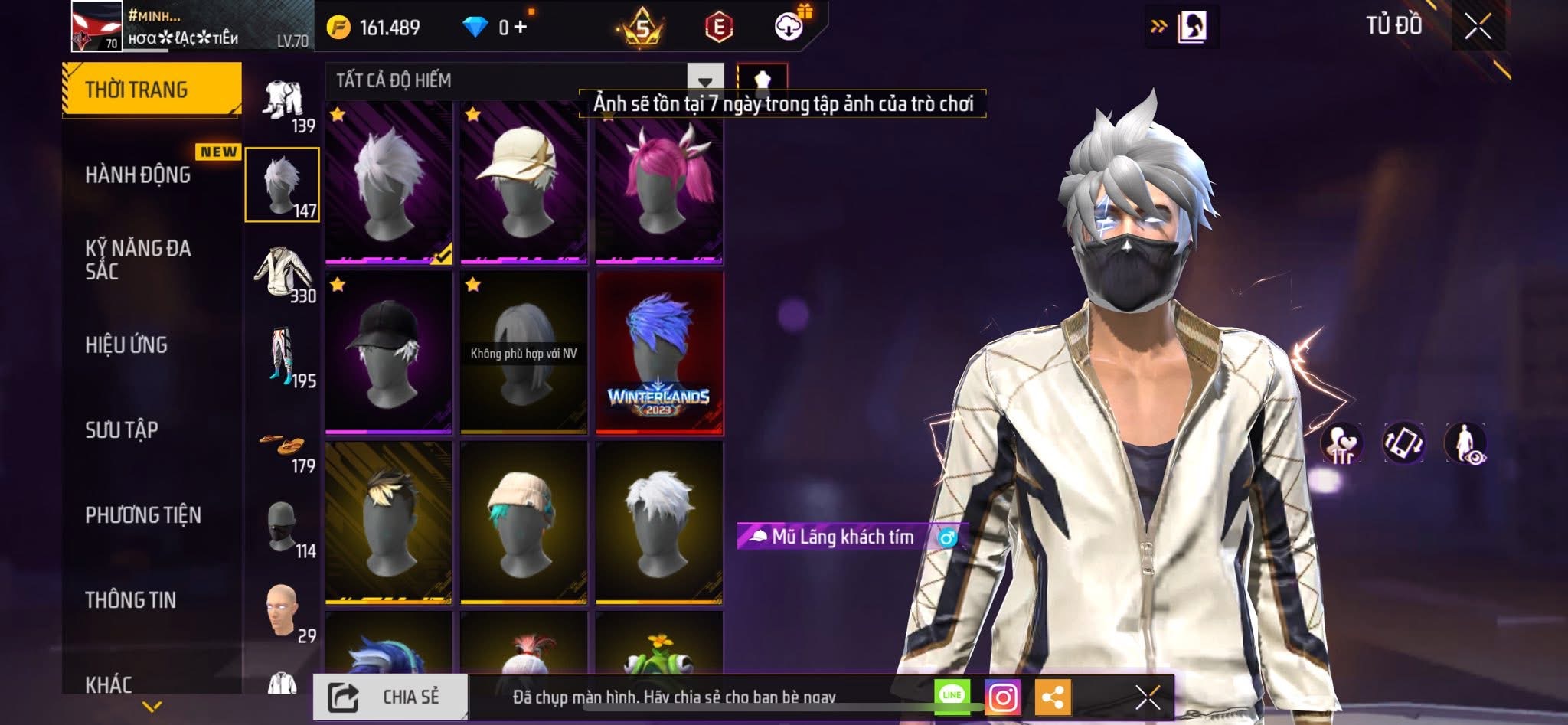The width and height of the screenshot is (1568, 725).
Task: Show the Thông Tin section
Action: click(x=131, y=600)
